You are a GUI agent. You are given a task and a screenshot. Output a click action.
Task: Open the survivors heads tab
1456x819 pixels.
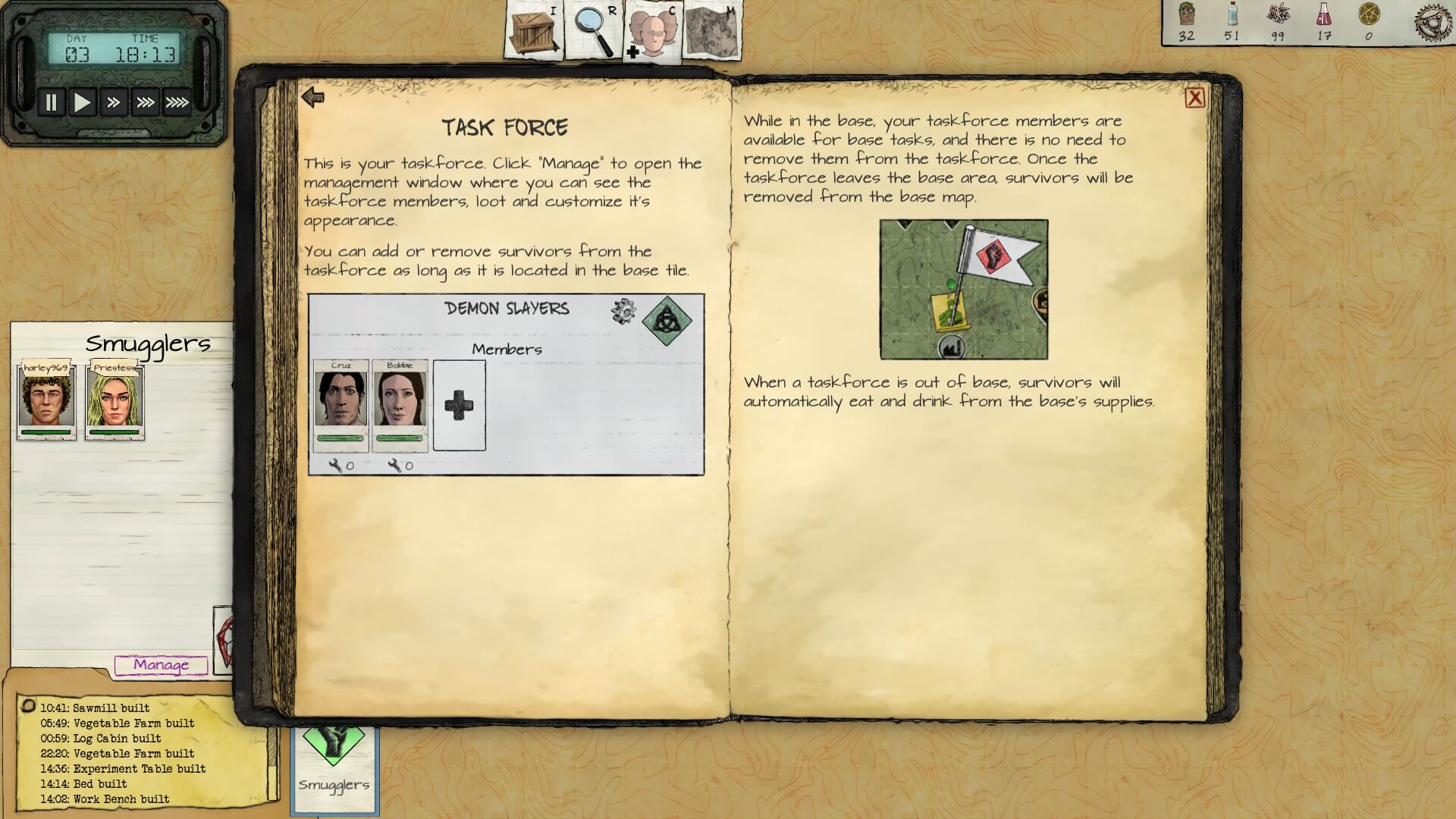tap(653, 31)
